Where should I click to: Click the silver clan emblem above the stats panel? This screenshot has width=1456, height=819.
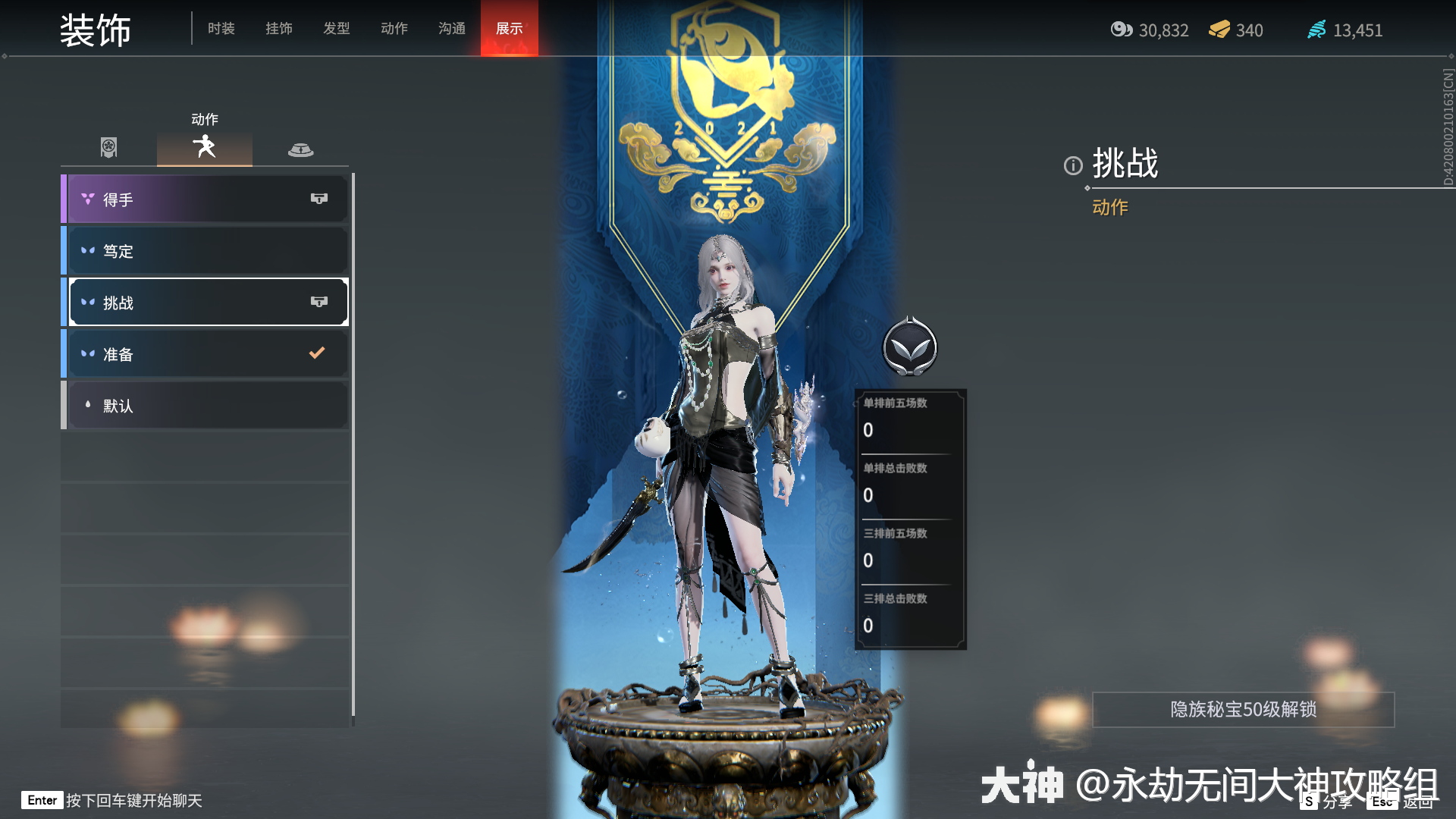tap(911, 347)
